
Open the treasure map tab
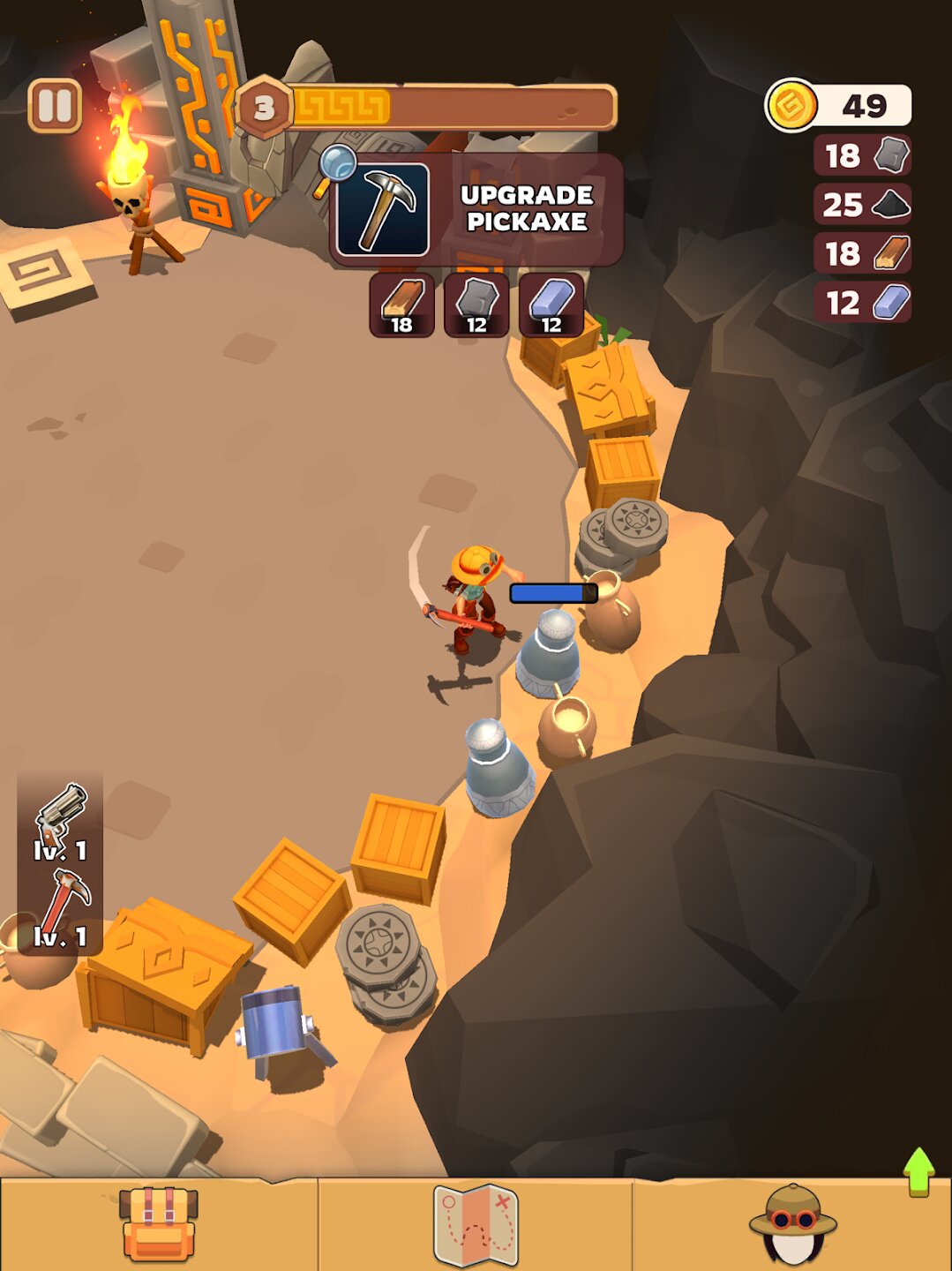[x=476, y=1224]
